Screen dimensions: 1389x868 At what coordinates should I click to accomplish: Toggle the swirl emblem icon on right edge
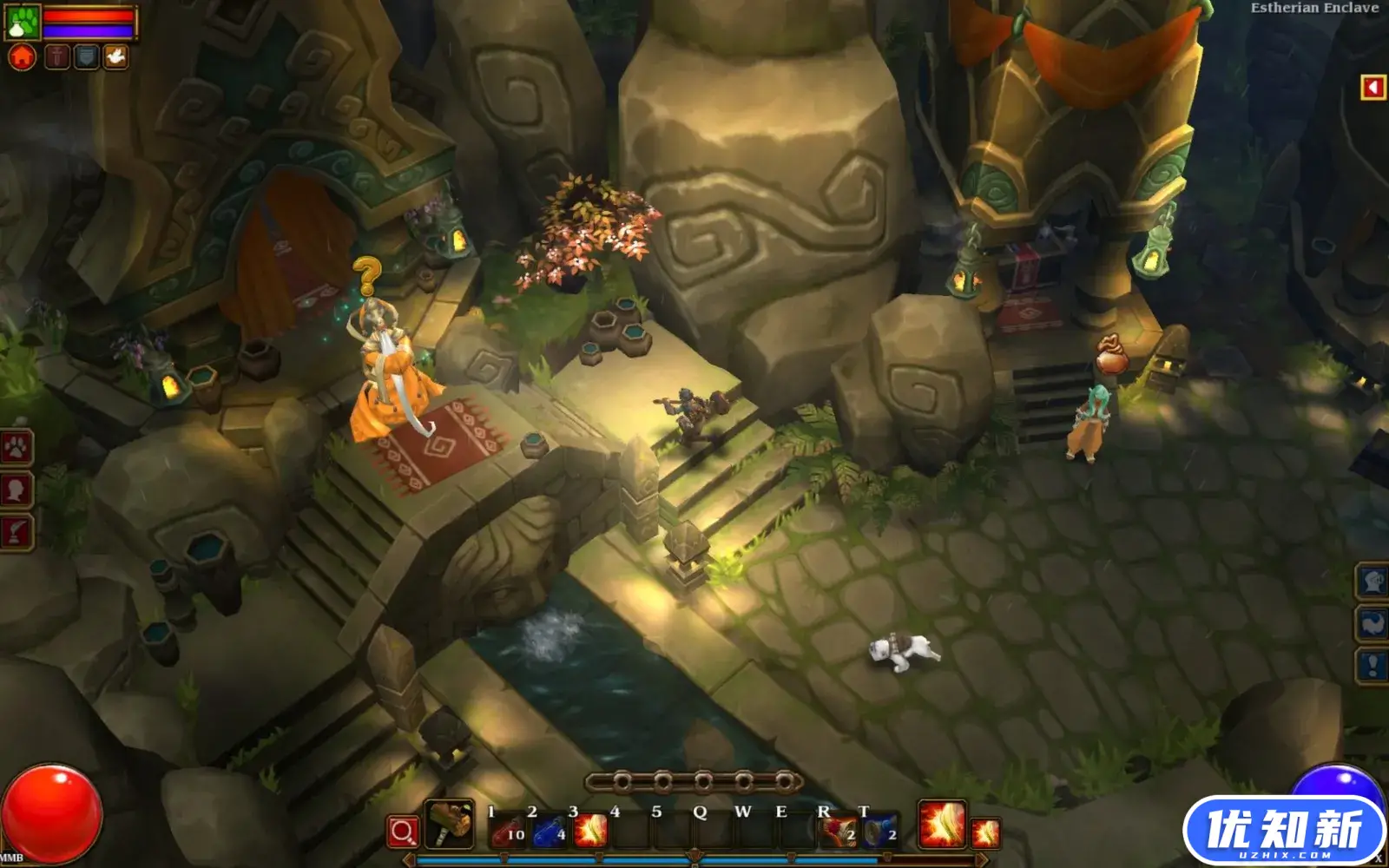click(1372, 622)
